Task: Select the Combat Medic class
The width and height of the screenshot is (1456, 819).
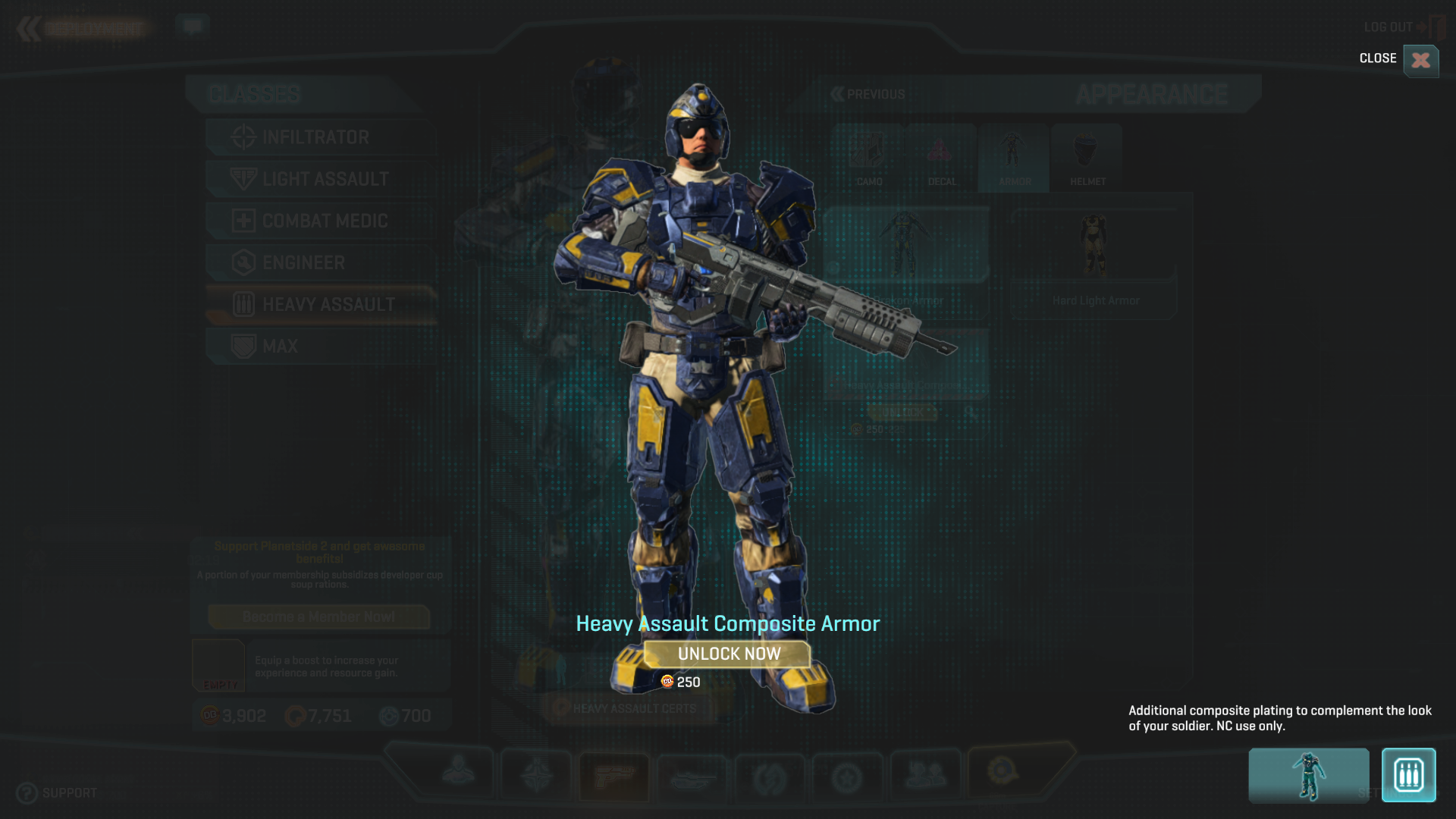Action: click(325, 221)
